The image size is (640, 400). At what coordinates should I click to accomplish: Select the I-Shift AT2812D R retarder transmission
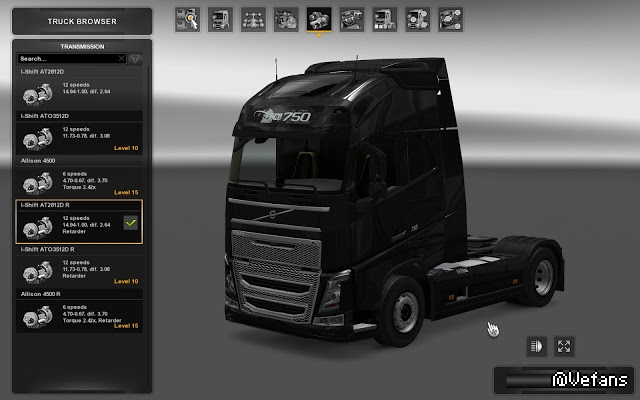(x=78, y=224)
